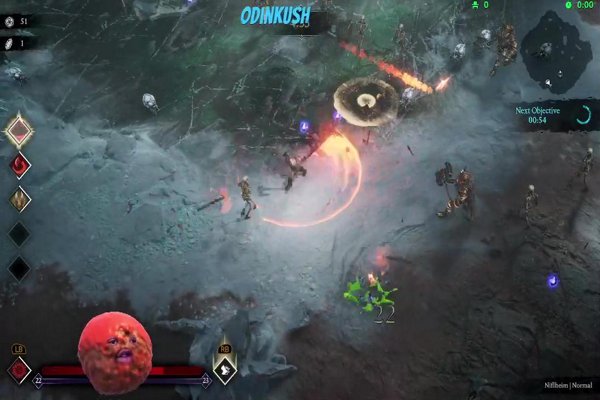Viewport: 600px width, 400px height.
Task: Select the highlighted top diamond ability slot
Action: tap(19, 130)
